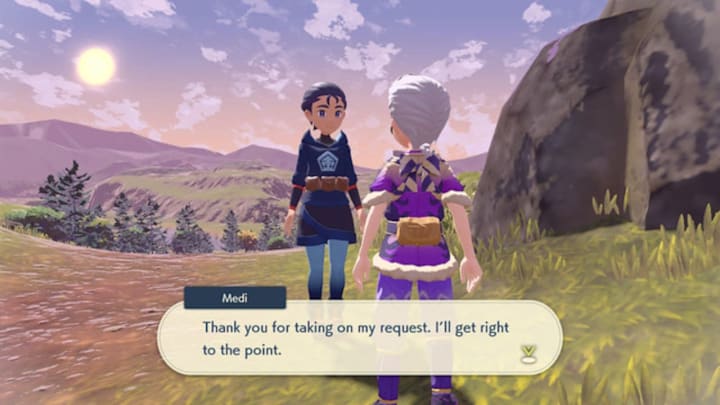
Task: Advance dialogue with the continue arrow
Action: [527, 352]
